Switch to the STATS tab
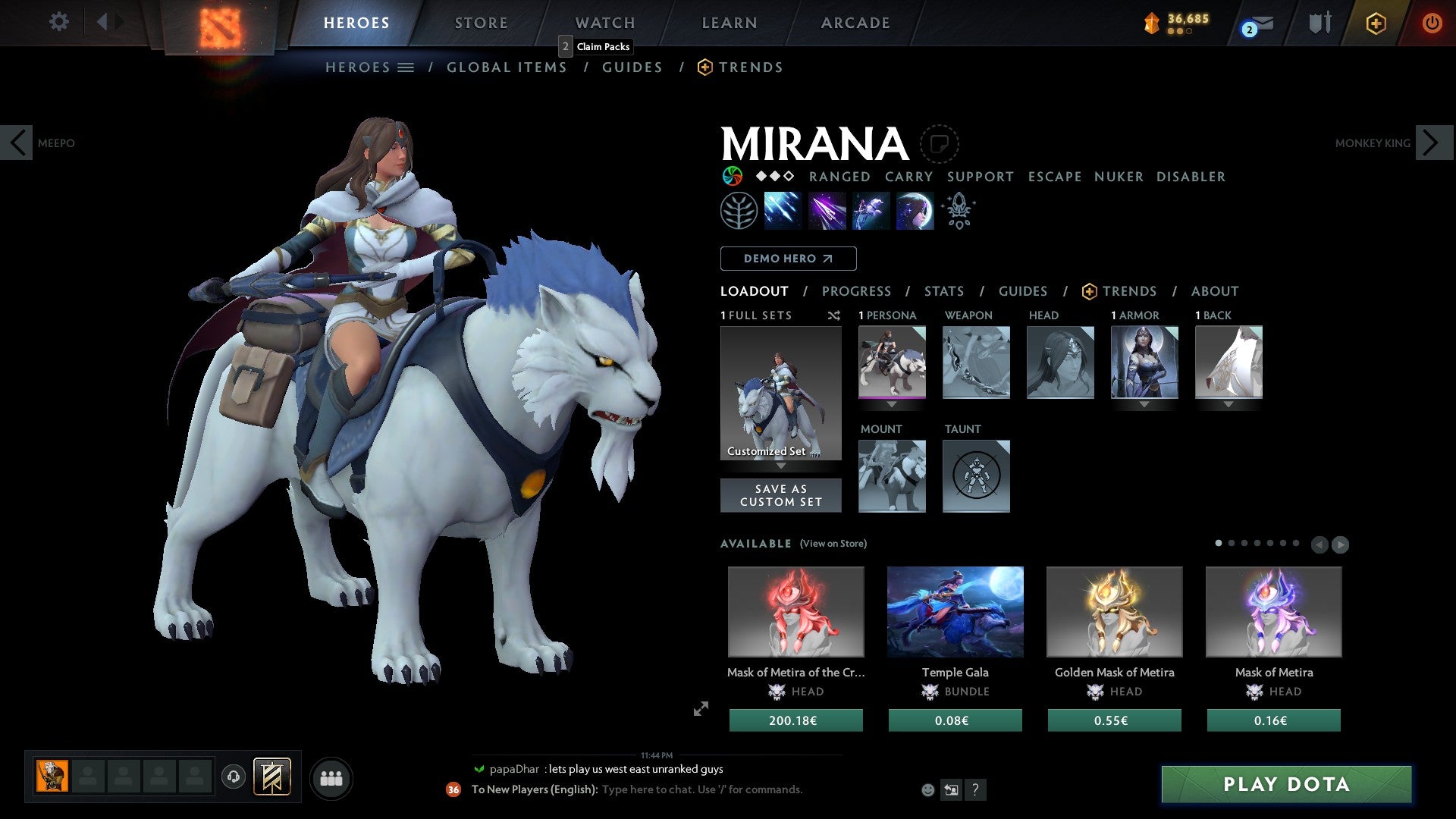1456x819 pixels. [x=943, y=291]
